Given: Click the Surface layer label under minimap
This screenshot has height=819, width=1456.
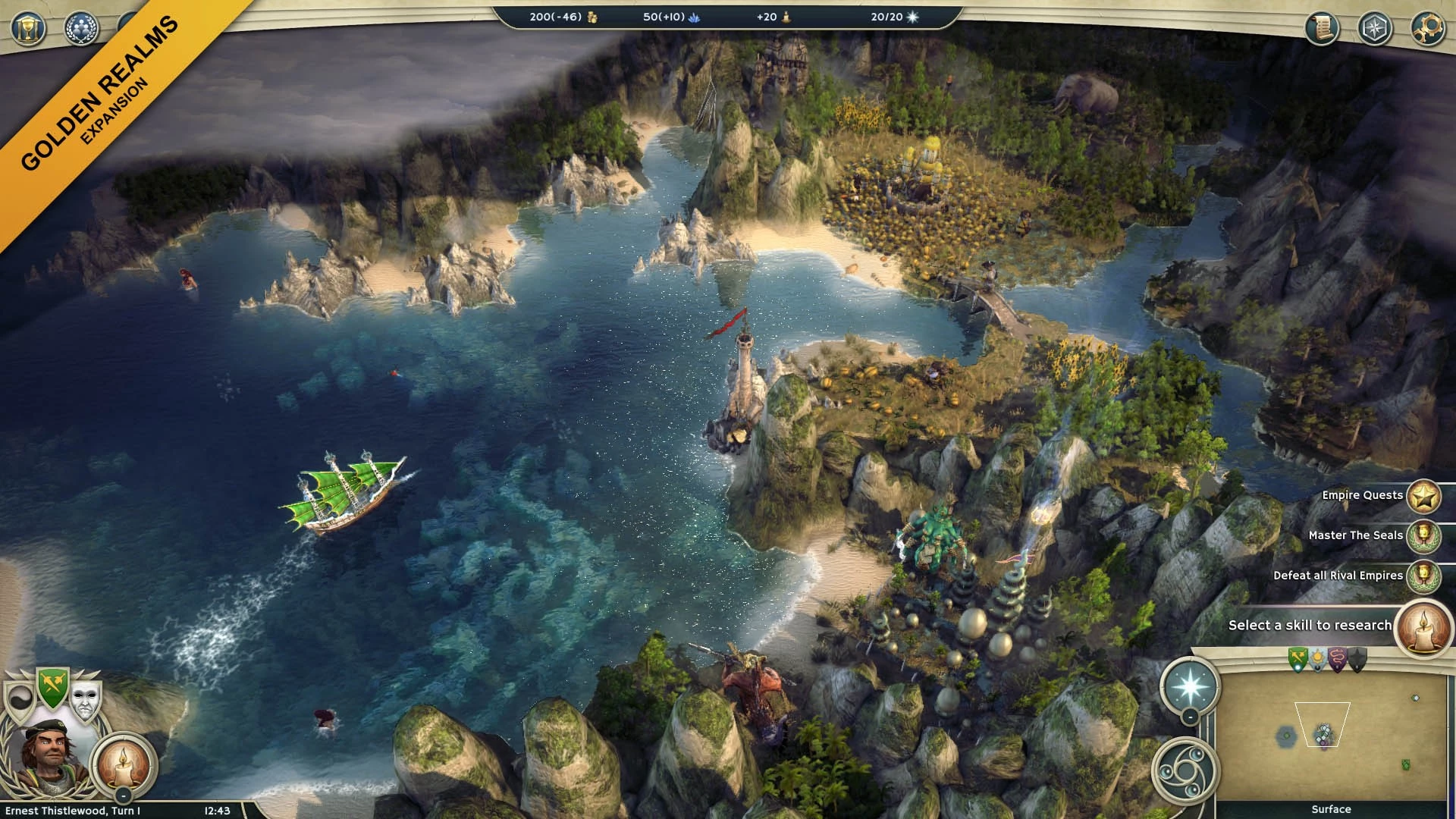Looking at the screenshot, I should (1331, 809).
